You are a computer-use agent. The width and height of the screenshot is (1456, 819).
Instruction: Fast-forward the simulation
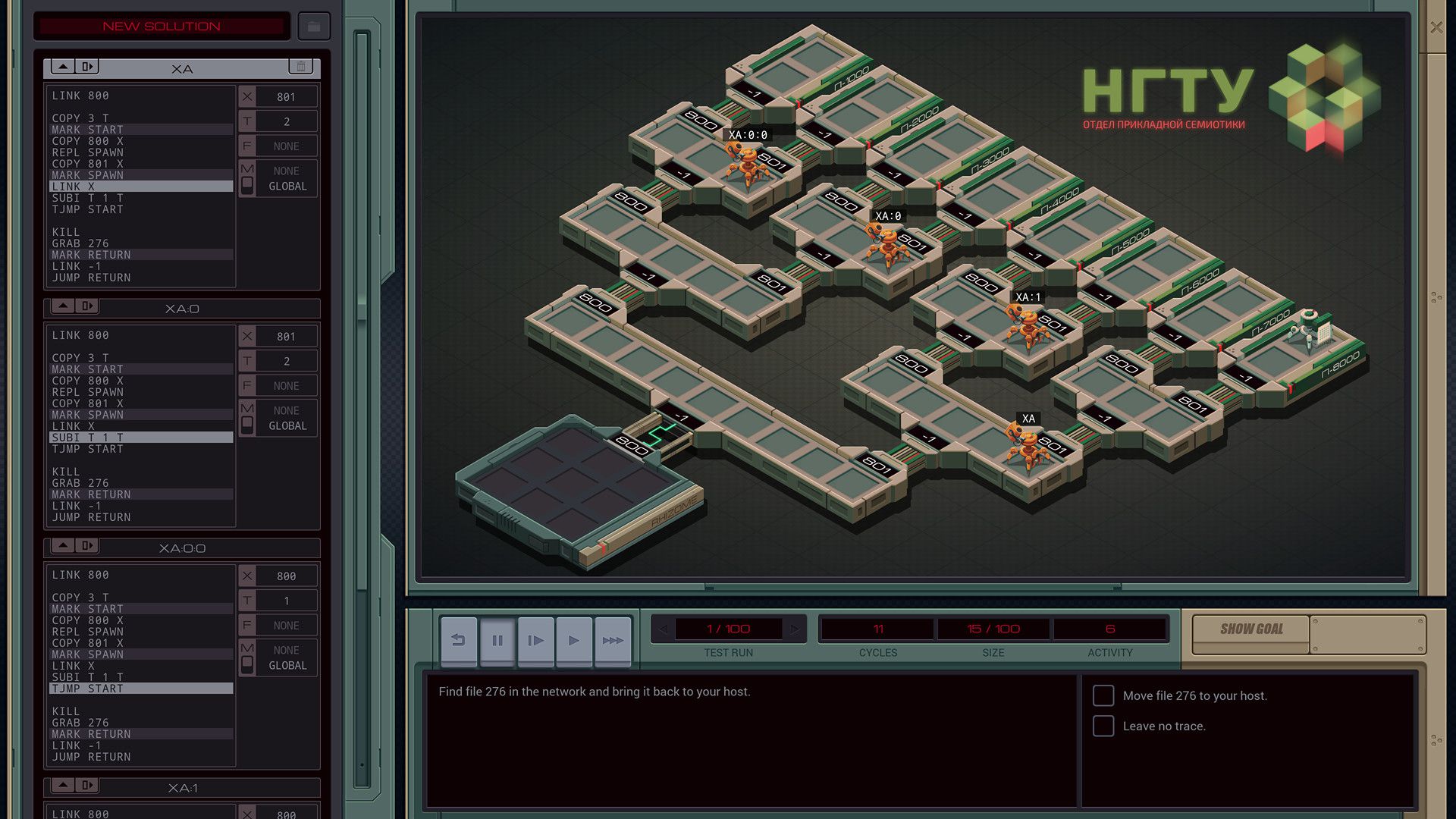tap(613, 640)
